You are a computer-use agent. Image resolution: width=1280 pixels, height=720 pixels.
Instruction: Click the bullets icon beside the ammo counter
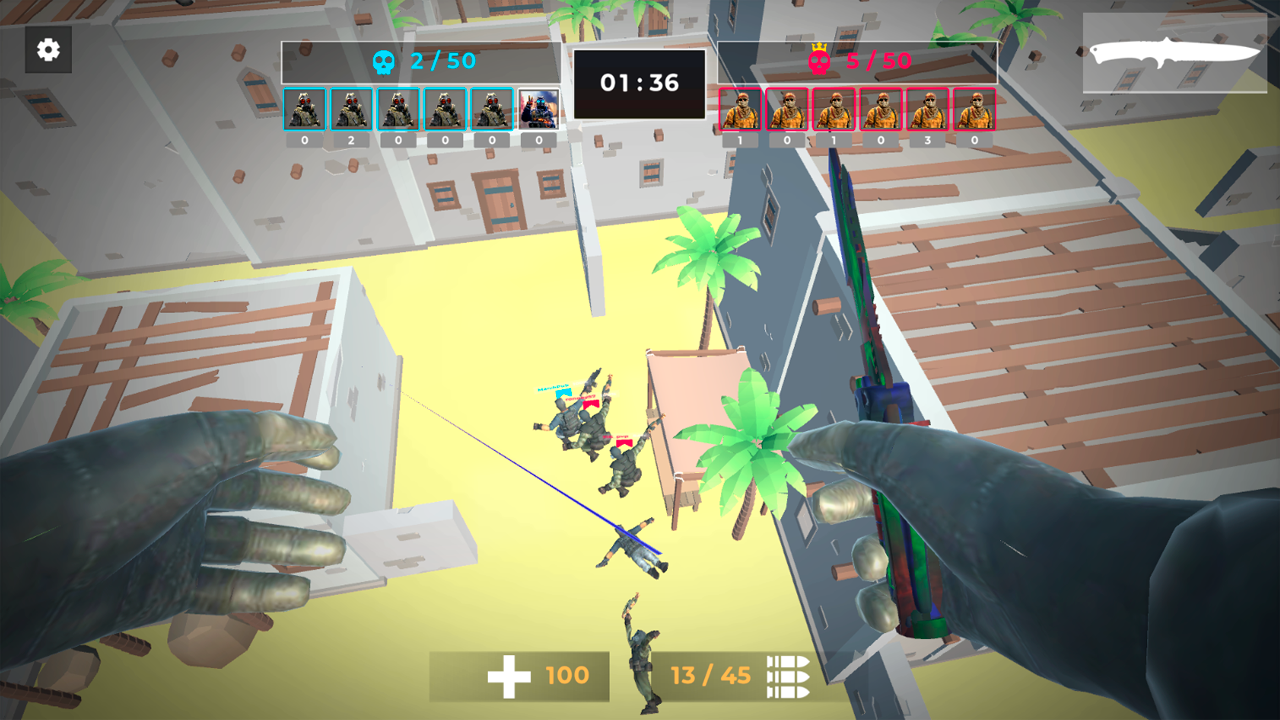pyautogui.click(x=789, y=676)
